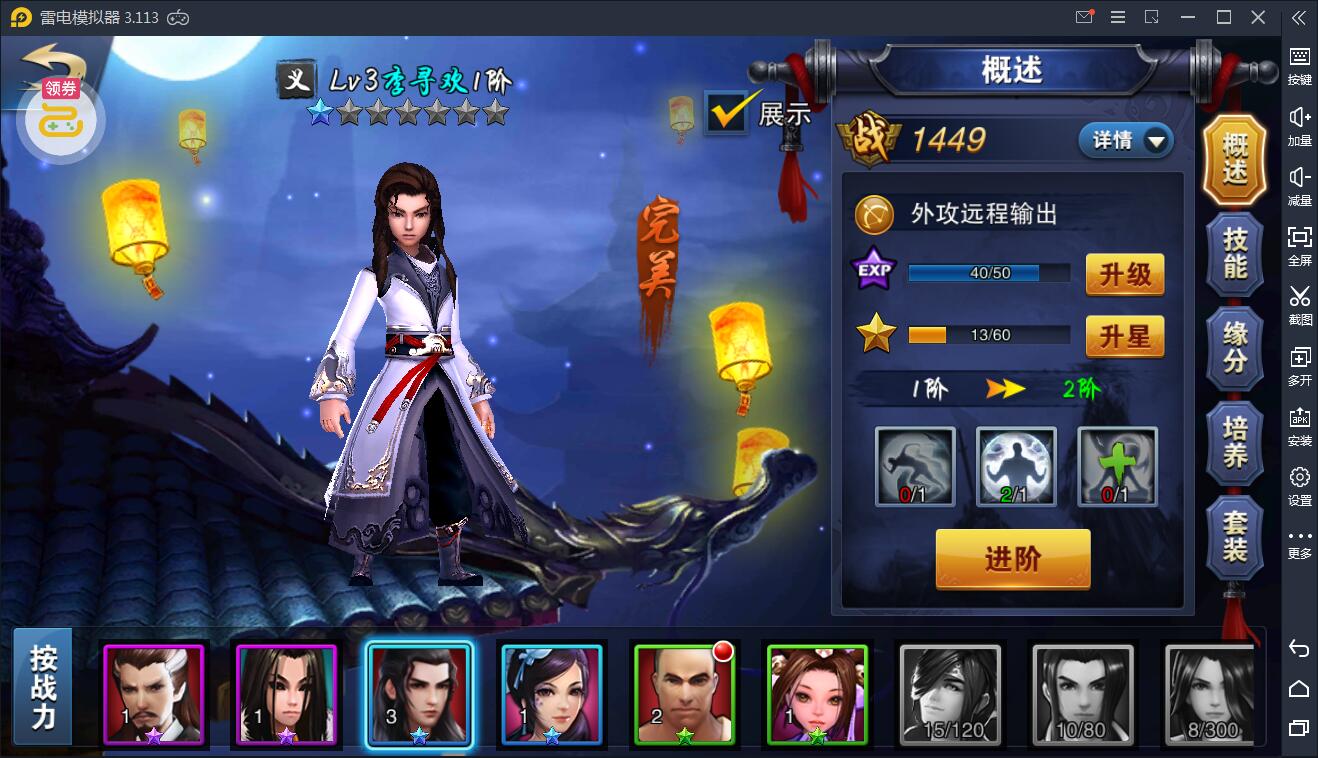Click the 升星 star upgrade button
Screen dimensions: 1318x758
tap(1125, 337)
